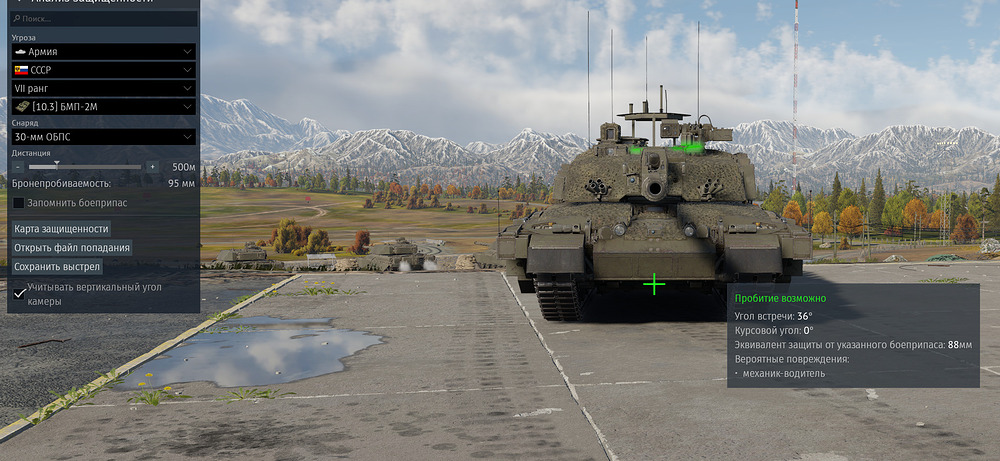Toggle Учитывать вертикальный угол камеры checkbox
Image resolution: width=1000 pixels, height=461 pixels.
click(x=19, y=293)
